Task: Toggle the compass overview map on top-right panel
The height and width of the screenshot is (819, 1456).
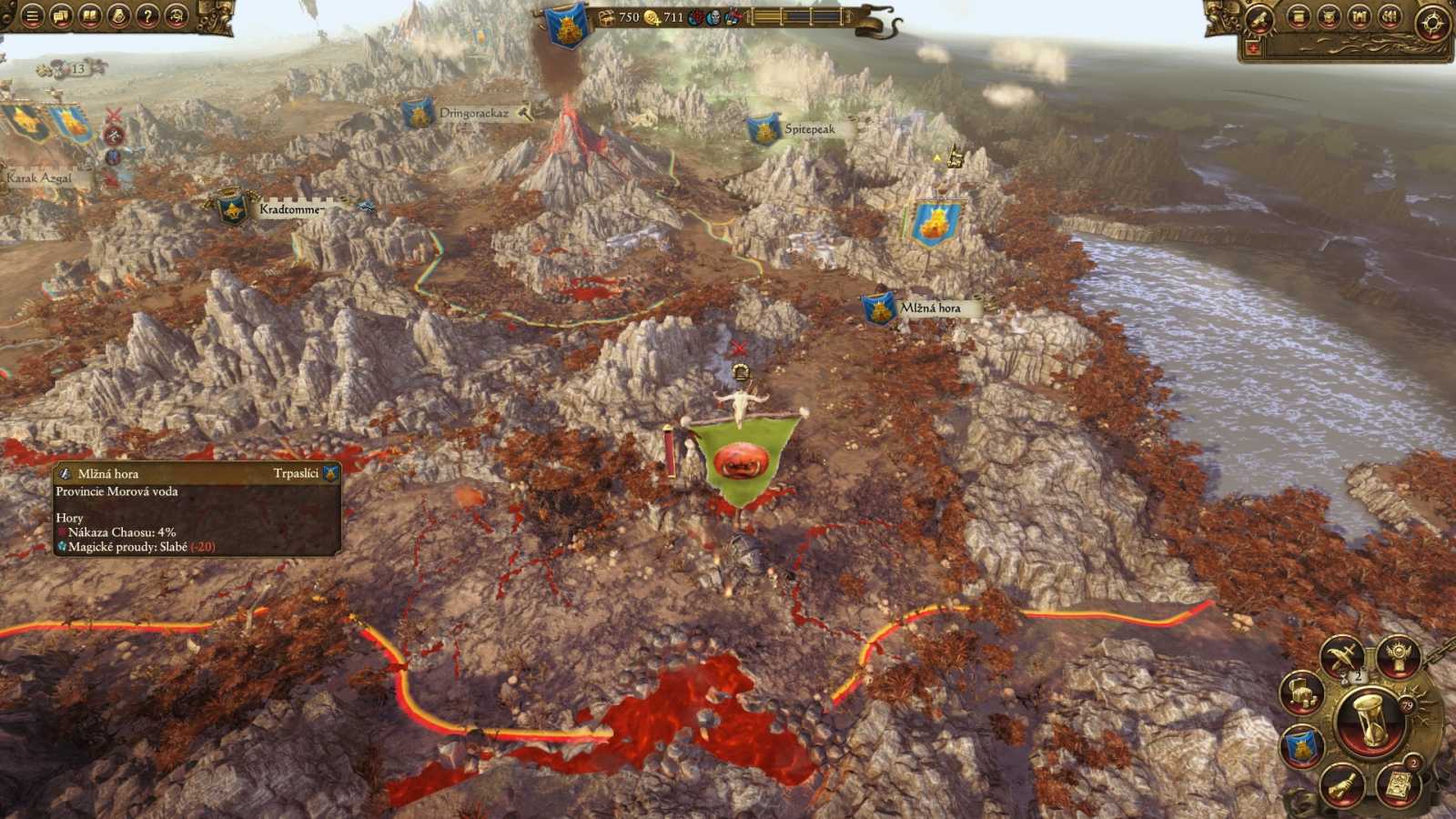Action: click(1431, 21)
